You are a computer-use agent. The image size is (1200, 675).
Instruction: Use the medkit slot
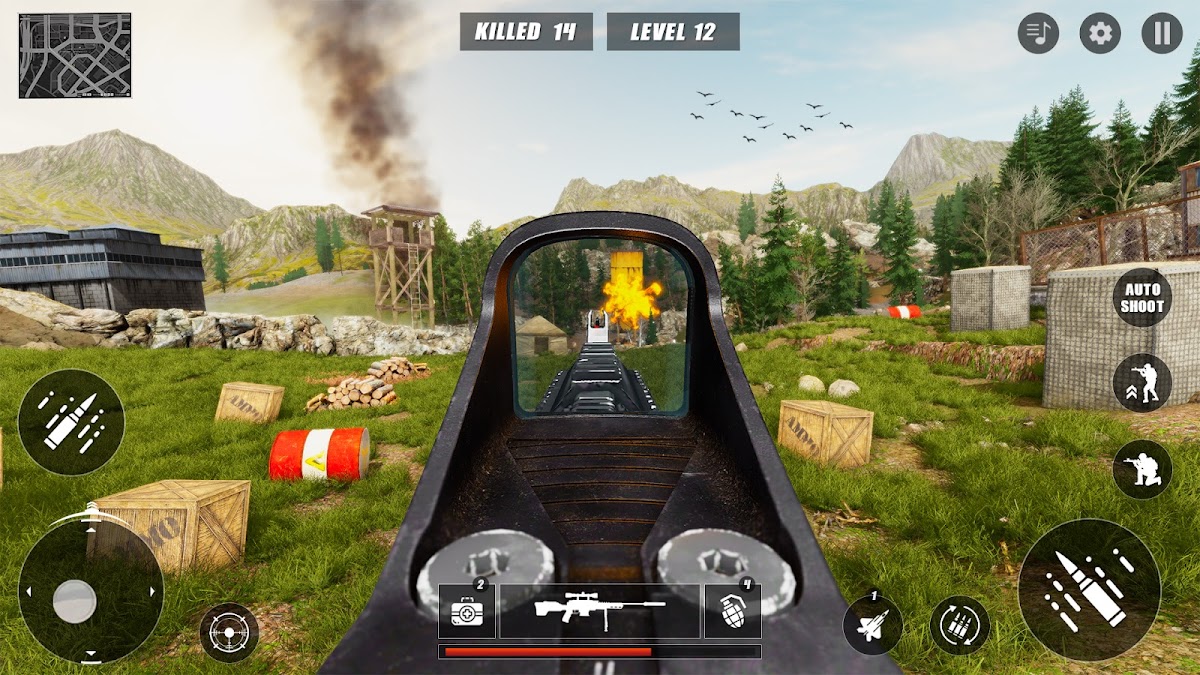tap(467, 610)
